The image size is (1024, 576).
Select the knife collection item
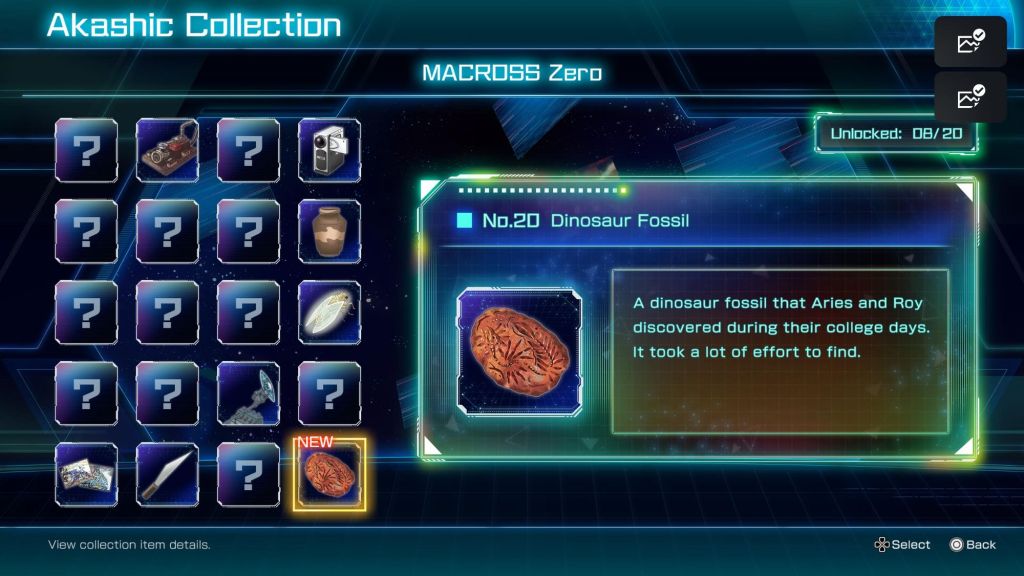pyautogui.click(x=167, y=474)
